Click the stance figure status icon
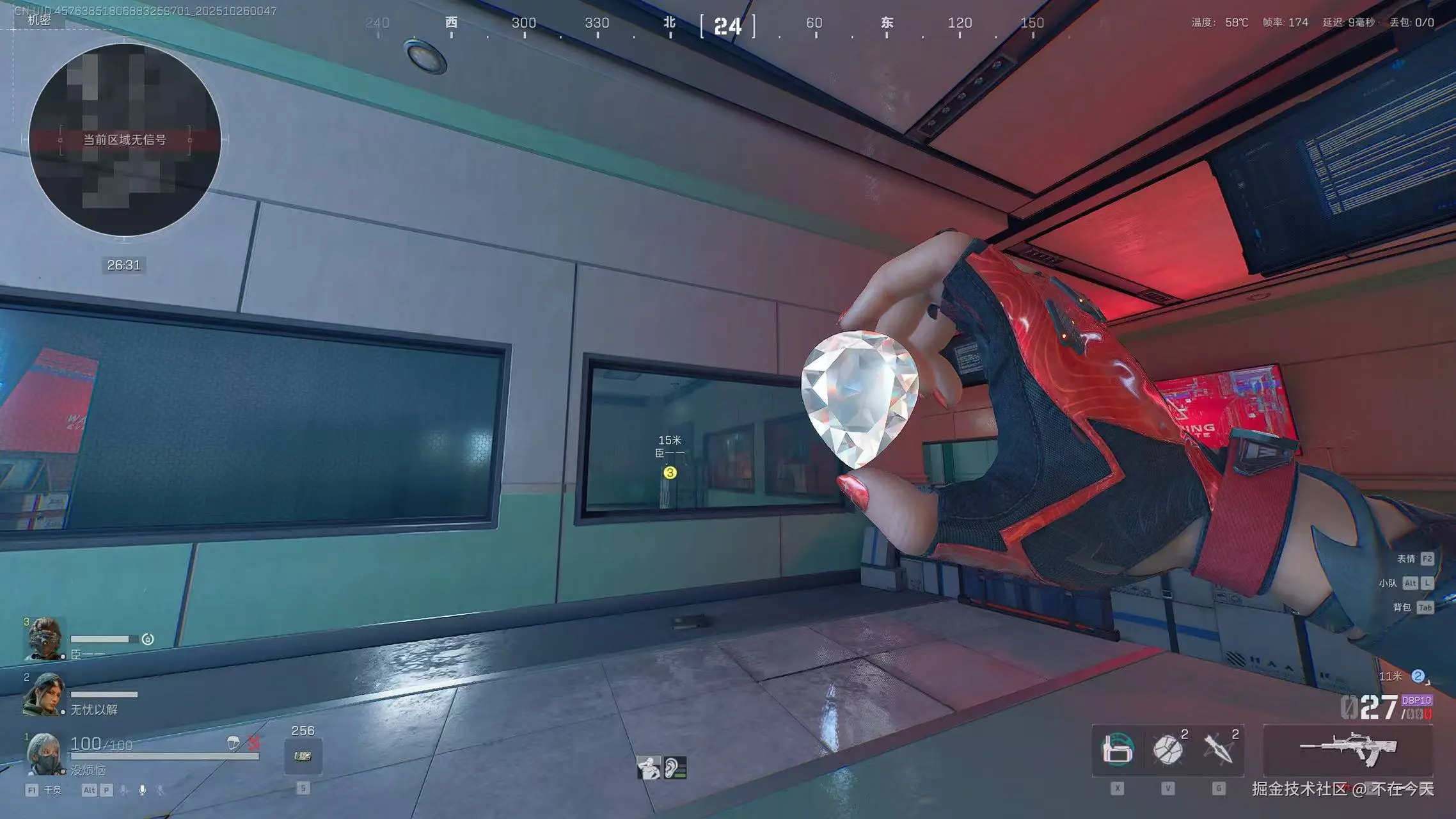This screenshot has height=819, width=1456. [649, 767]
